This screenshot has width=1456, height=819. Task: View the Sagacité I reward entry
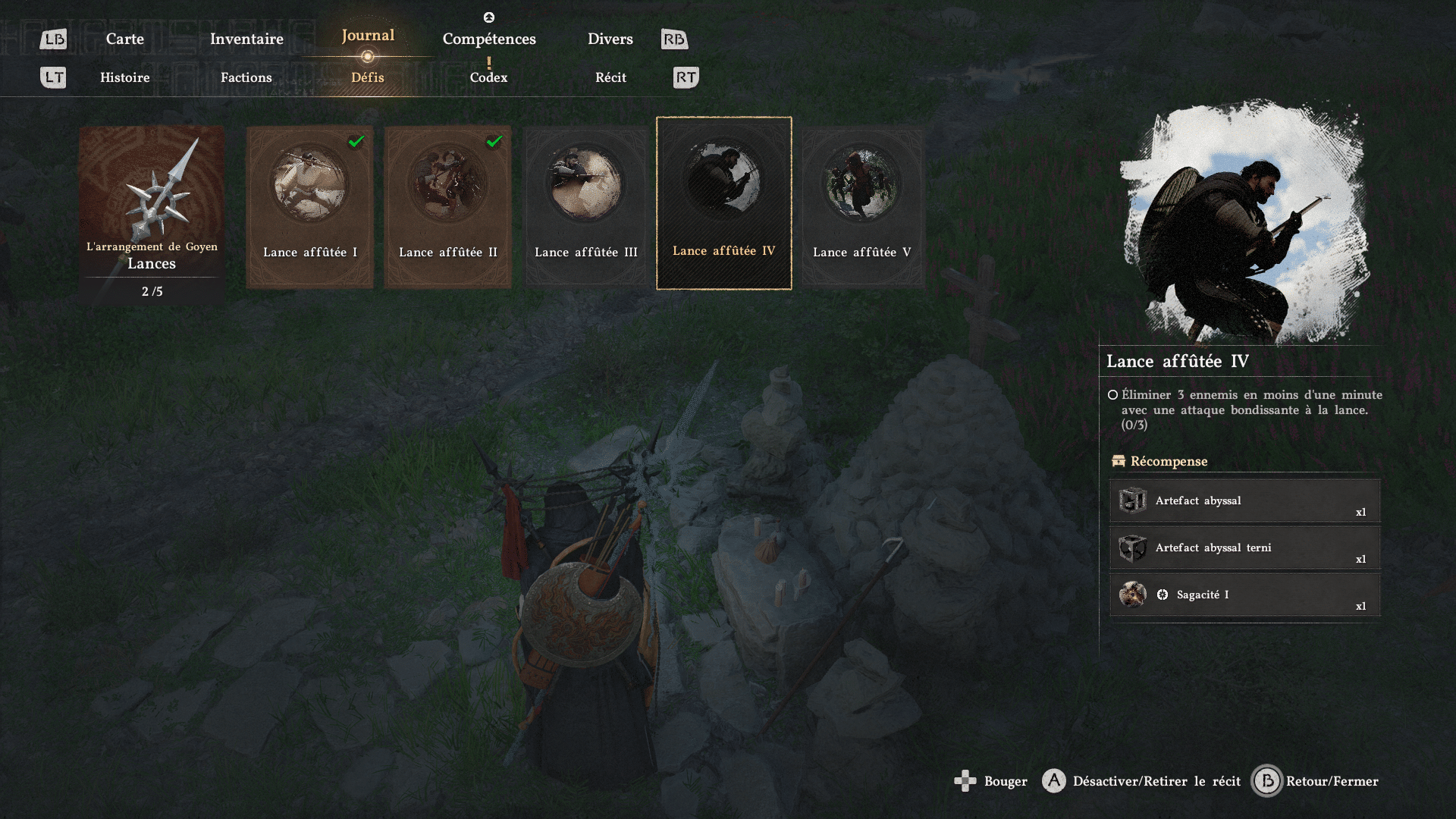point(1244,595)
